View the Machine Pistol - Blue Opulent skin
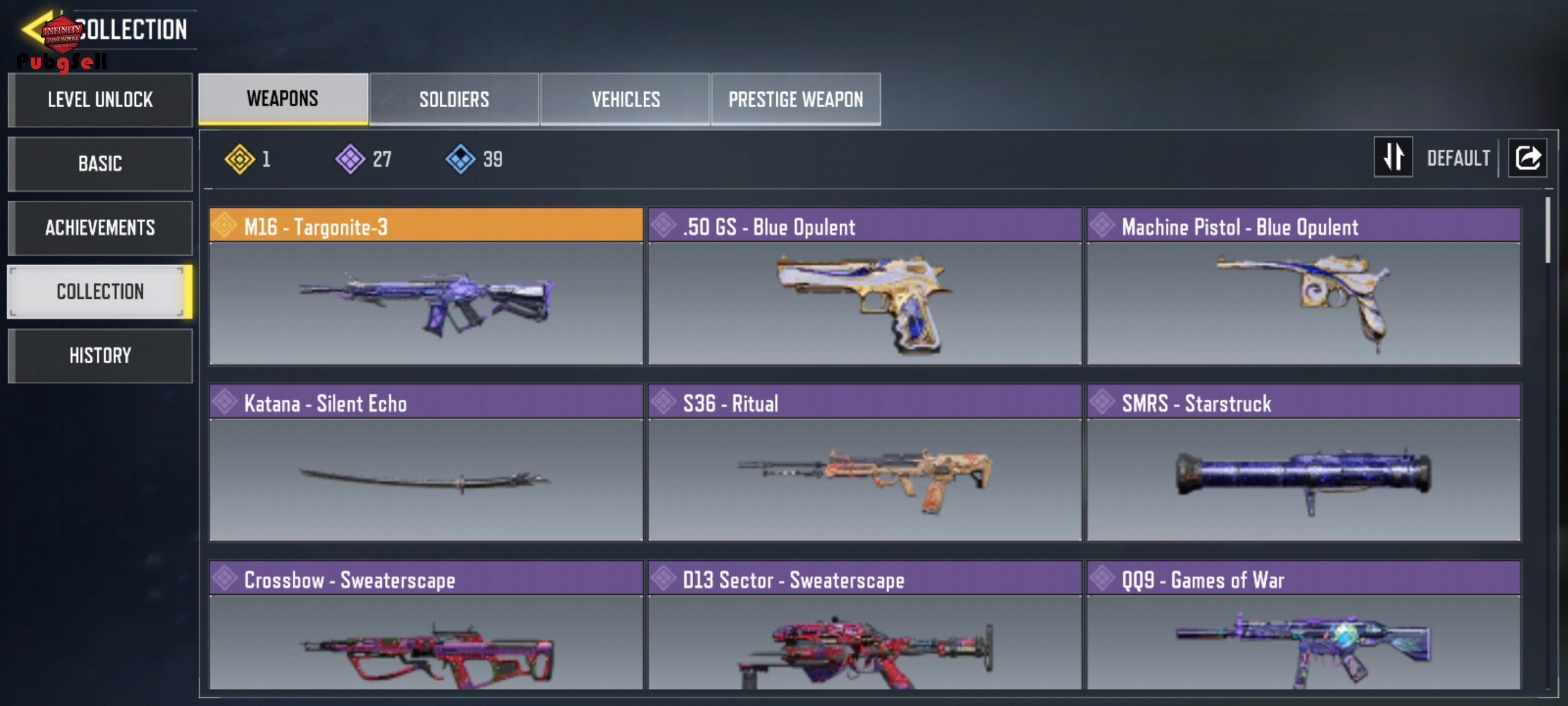Screen dimensions: 1568x706 pyautogui.click(x=1303, y=286)
